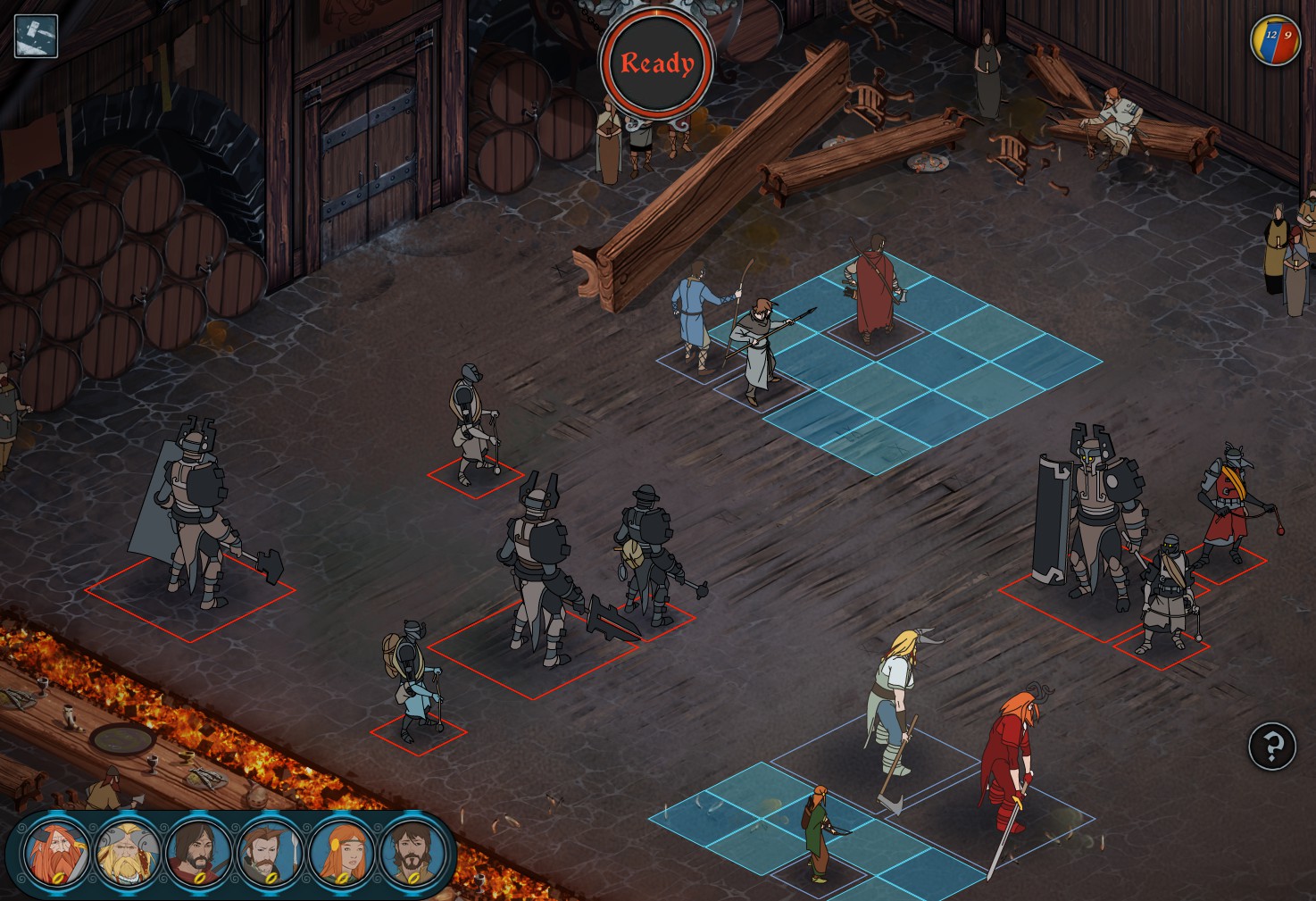This screenshot has width=1316, height=901.
Task: Open the question mark help button
Action: coord(1271,746)
